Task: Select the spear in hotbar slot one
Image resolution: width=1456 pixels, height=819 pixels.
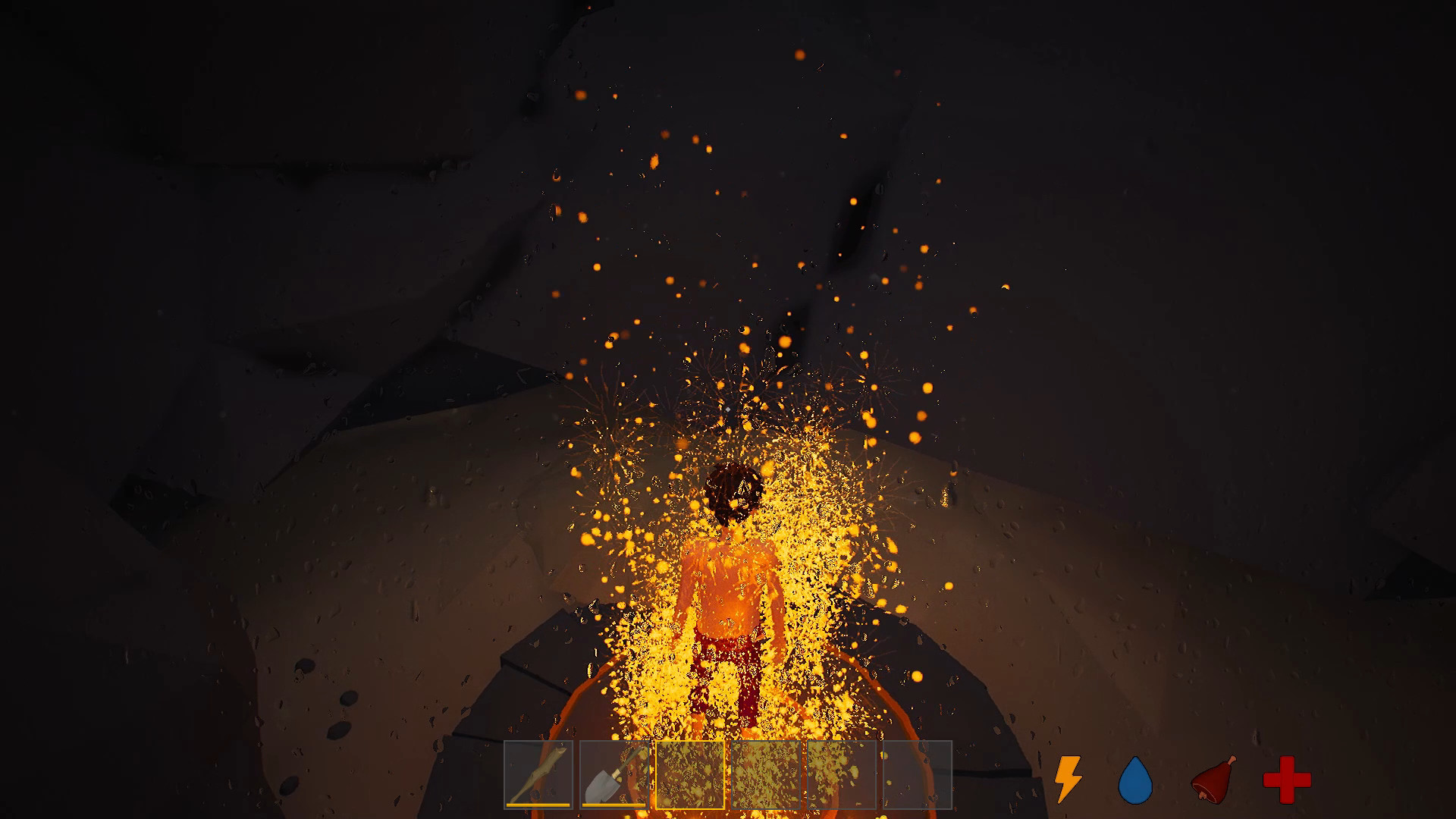Action: pos(540,773)
